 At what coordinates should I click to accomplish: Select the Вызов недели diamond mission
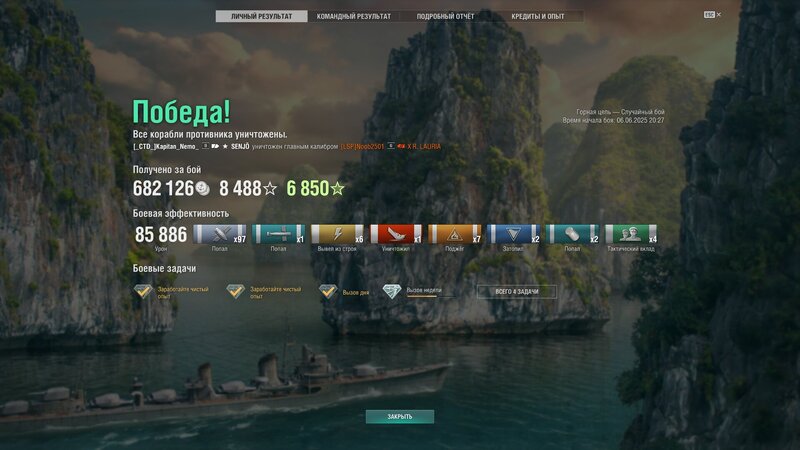click(412, 291)
